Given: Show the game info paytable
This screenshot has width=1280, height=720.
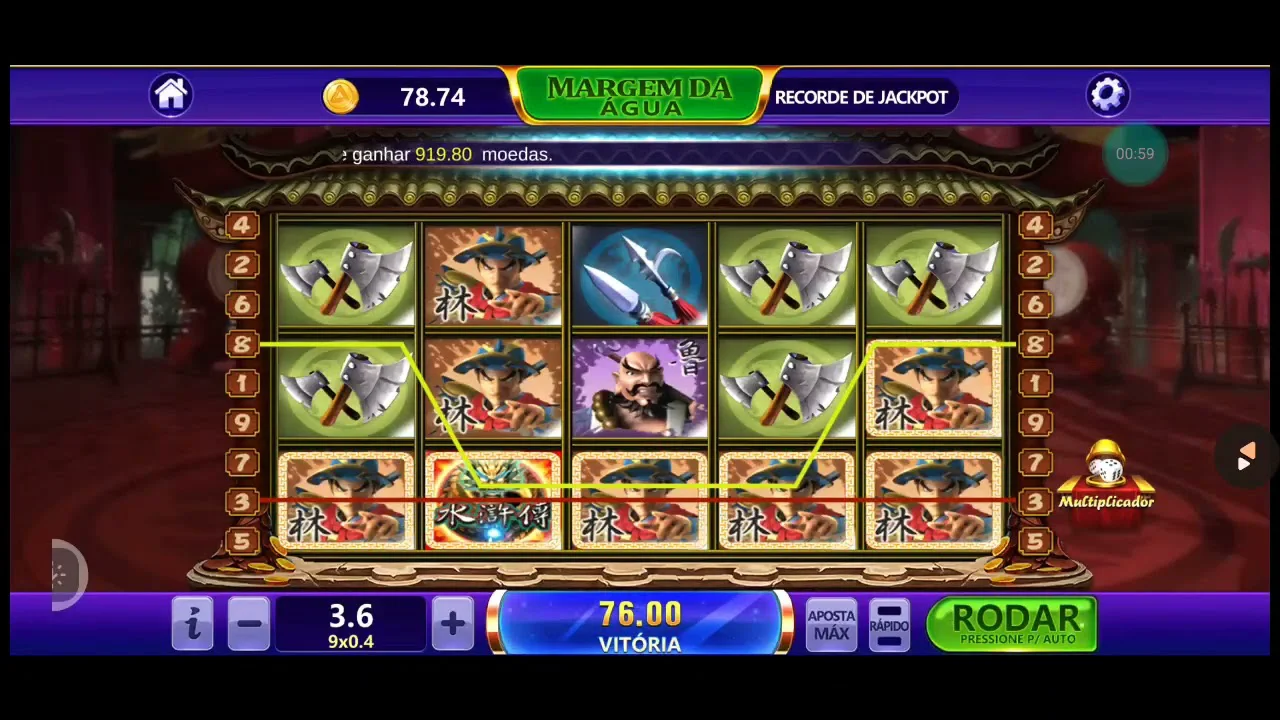Looking at the screenshot, I should coord(192,625).
